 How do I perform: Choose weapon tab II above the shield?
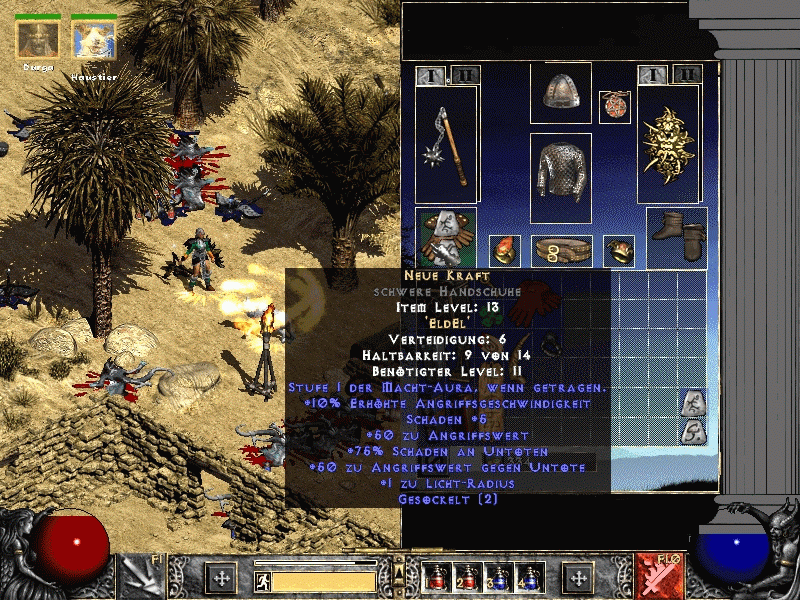tap(686, 74)
